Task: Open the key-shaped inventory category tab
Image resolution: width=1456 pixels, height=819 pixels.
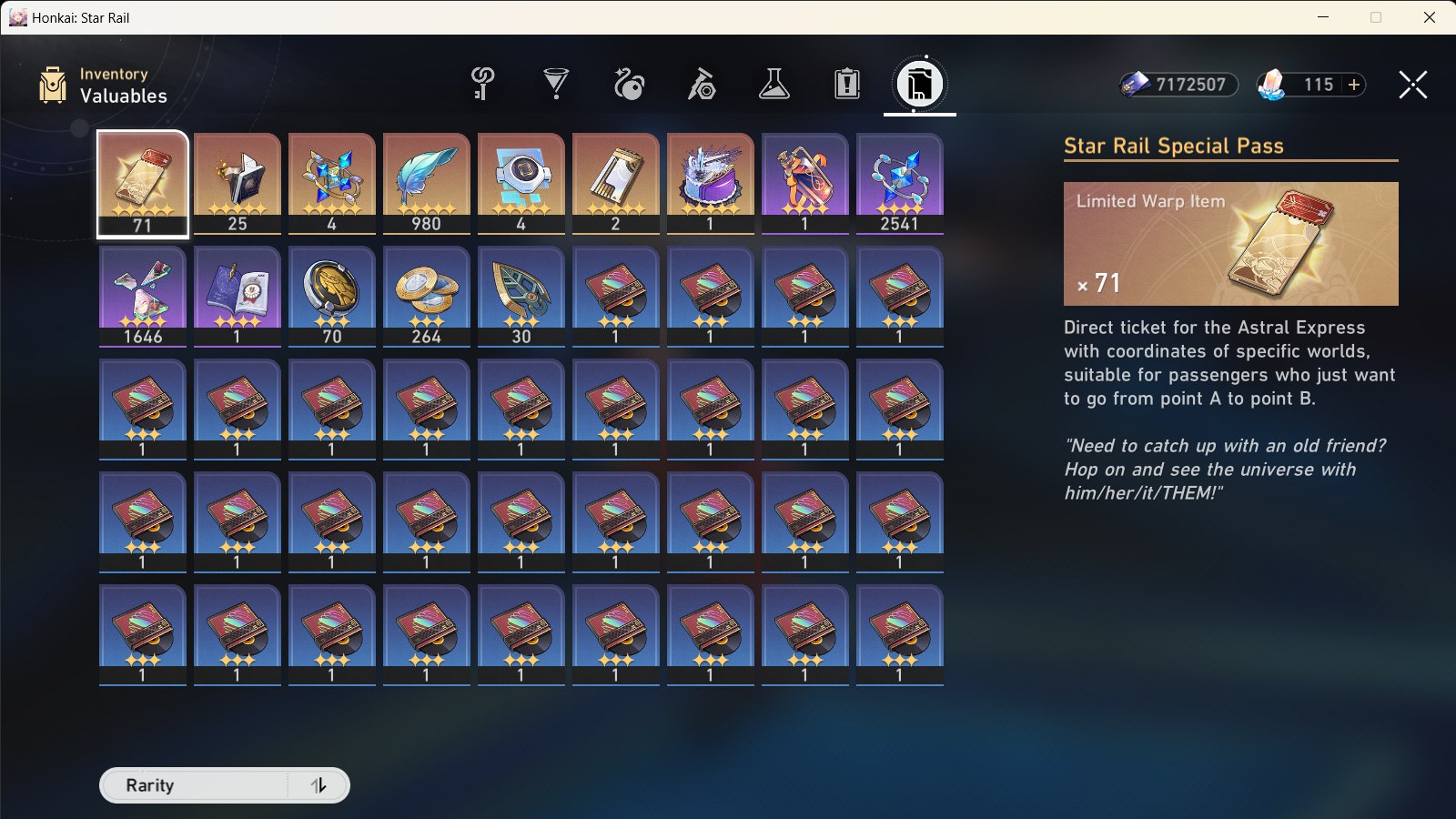Action: (x=481, y=85)
